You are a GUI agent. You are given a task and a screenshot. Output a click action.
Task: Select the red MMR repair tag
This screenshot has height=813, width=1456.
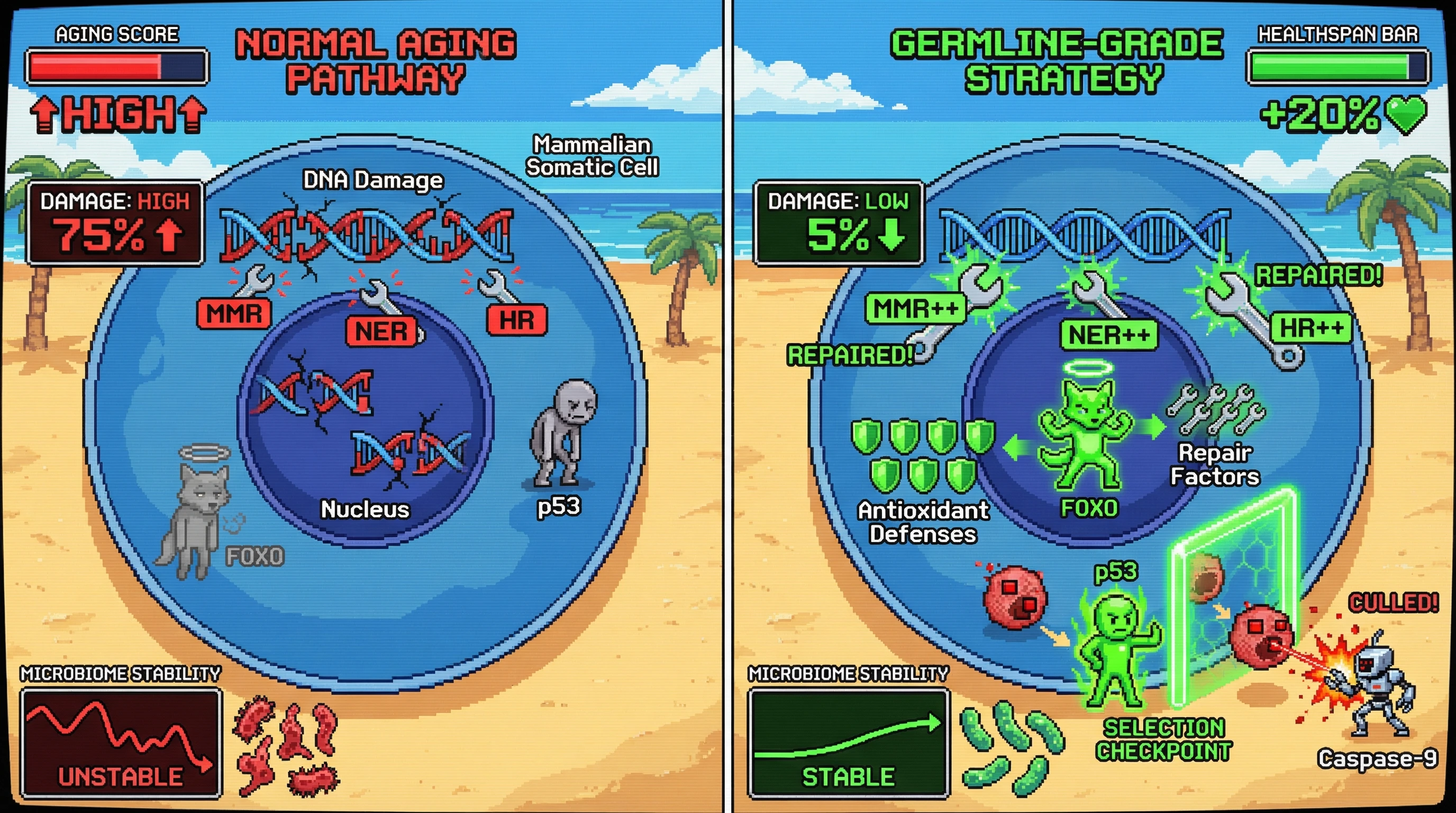234,313
